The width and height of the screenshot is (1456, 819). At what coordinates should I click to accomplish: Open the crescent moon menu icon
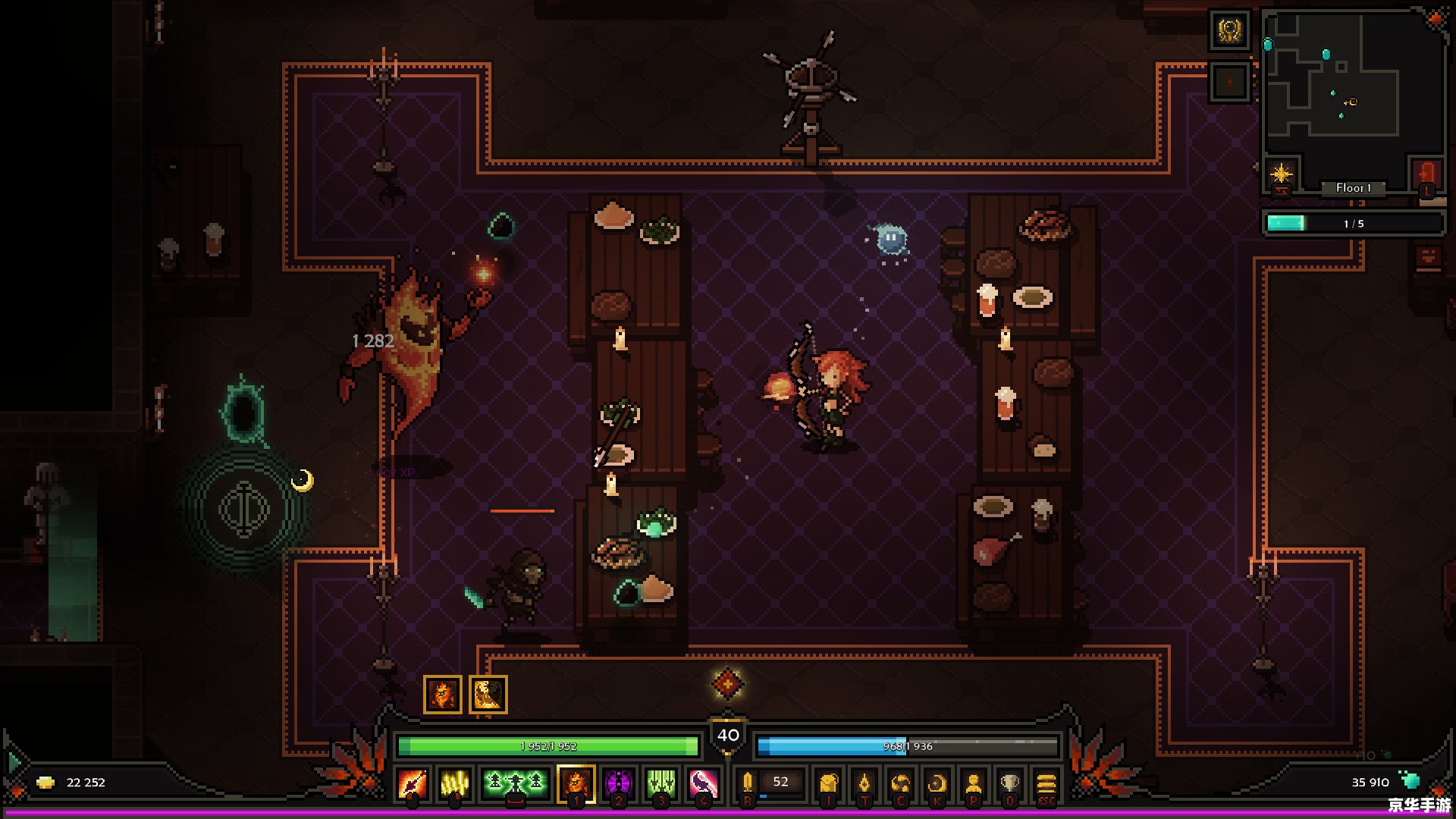pos(937,783)
